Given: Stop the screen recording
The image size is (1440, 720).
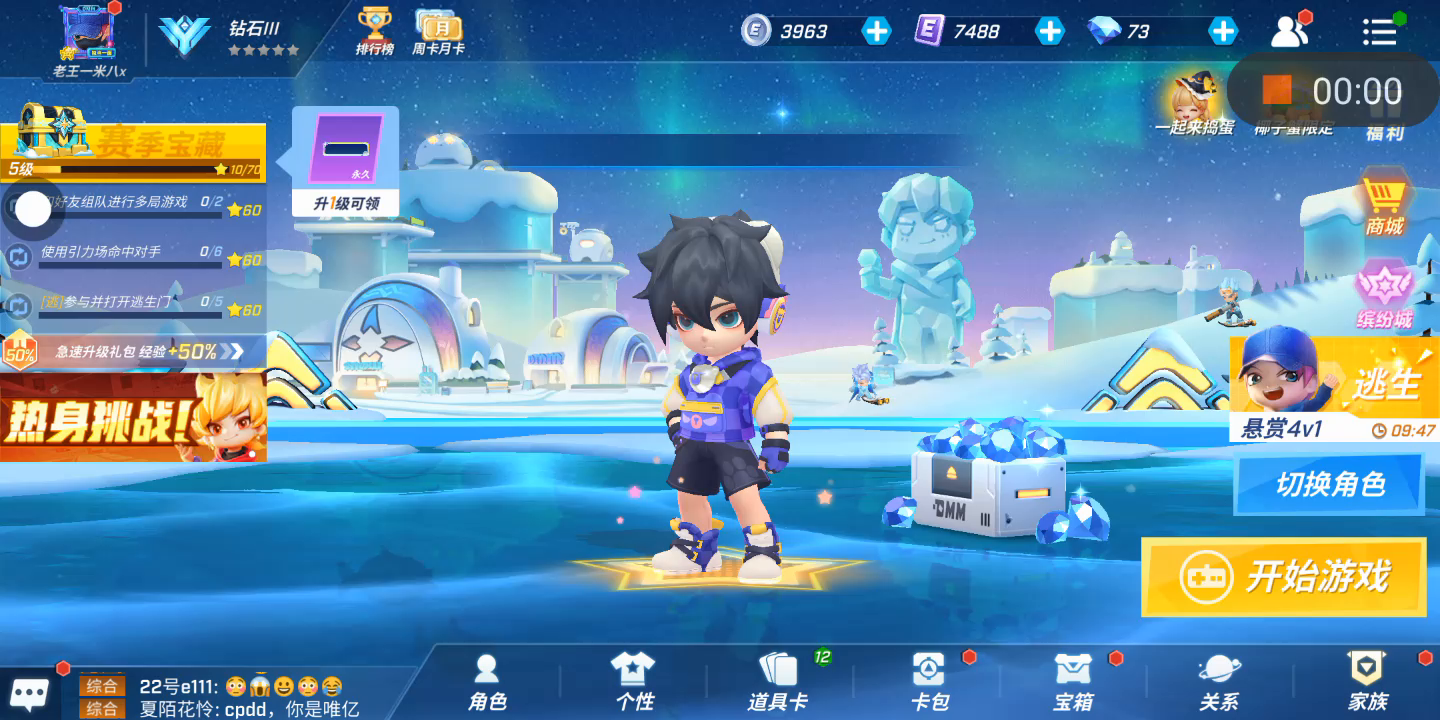Looking at the screenshot, I should coord(1277,91).
